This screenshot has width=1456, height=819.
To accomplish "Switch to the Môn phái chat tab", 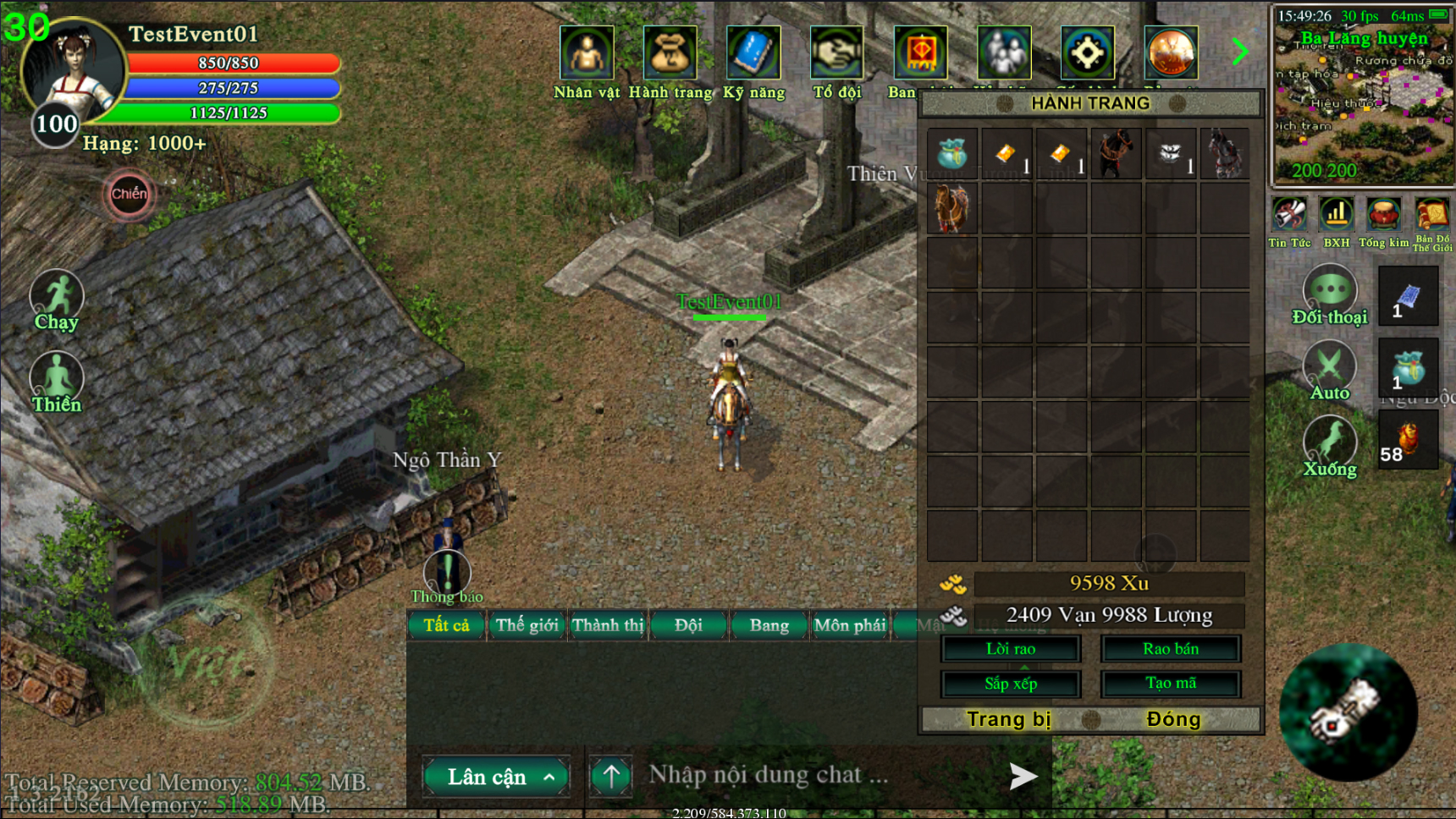I will click(x=849, y=625).
